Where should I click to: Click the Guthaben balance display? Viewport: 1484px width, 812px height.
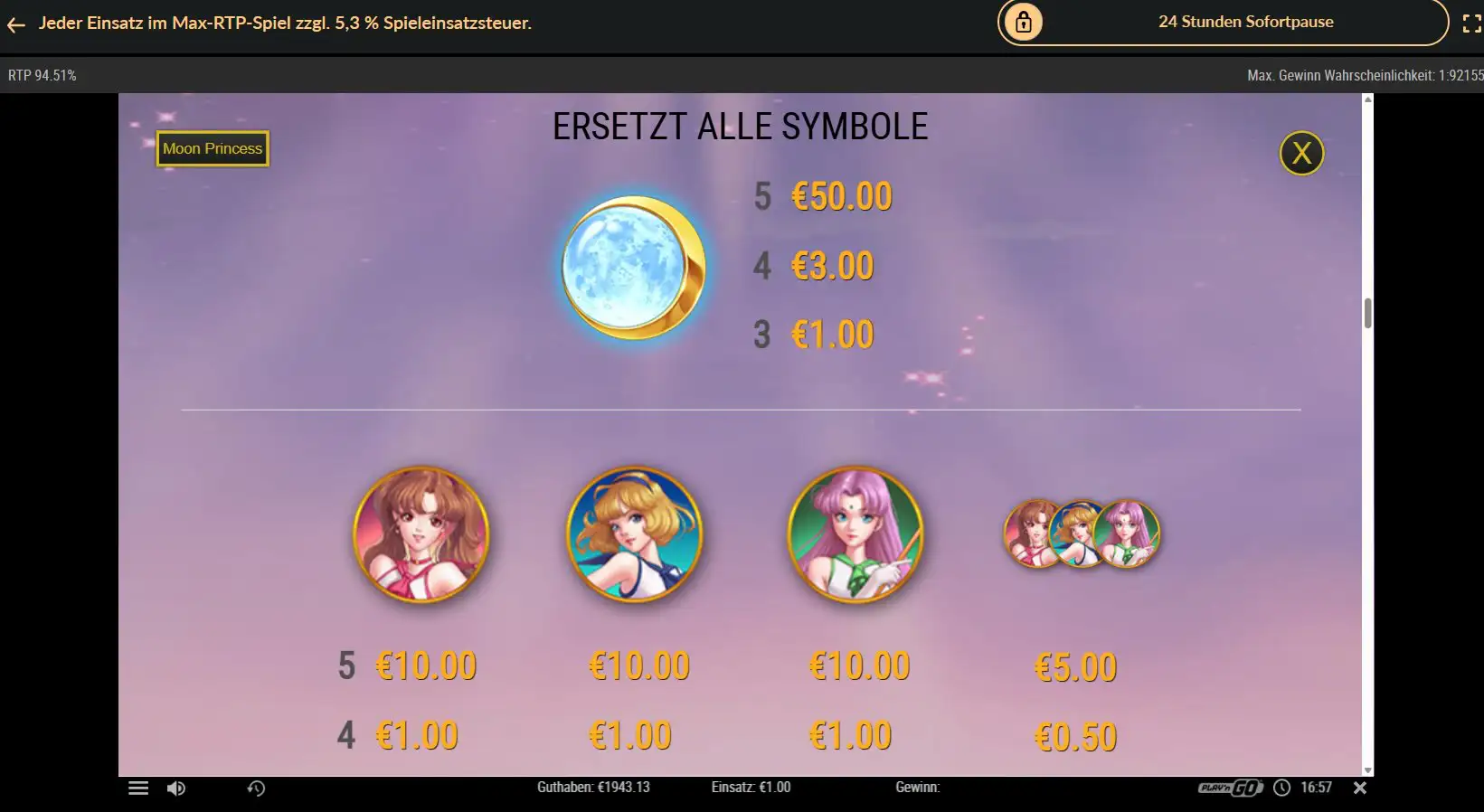coord(595,788)
